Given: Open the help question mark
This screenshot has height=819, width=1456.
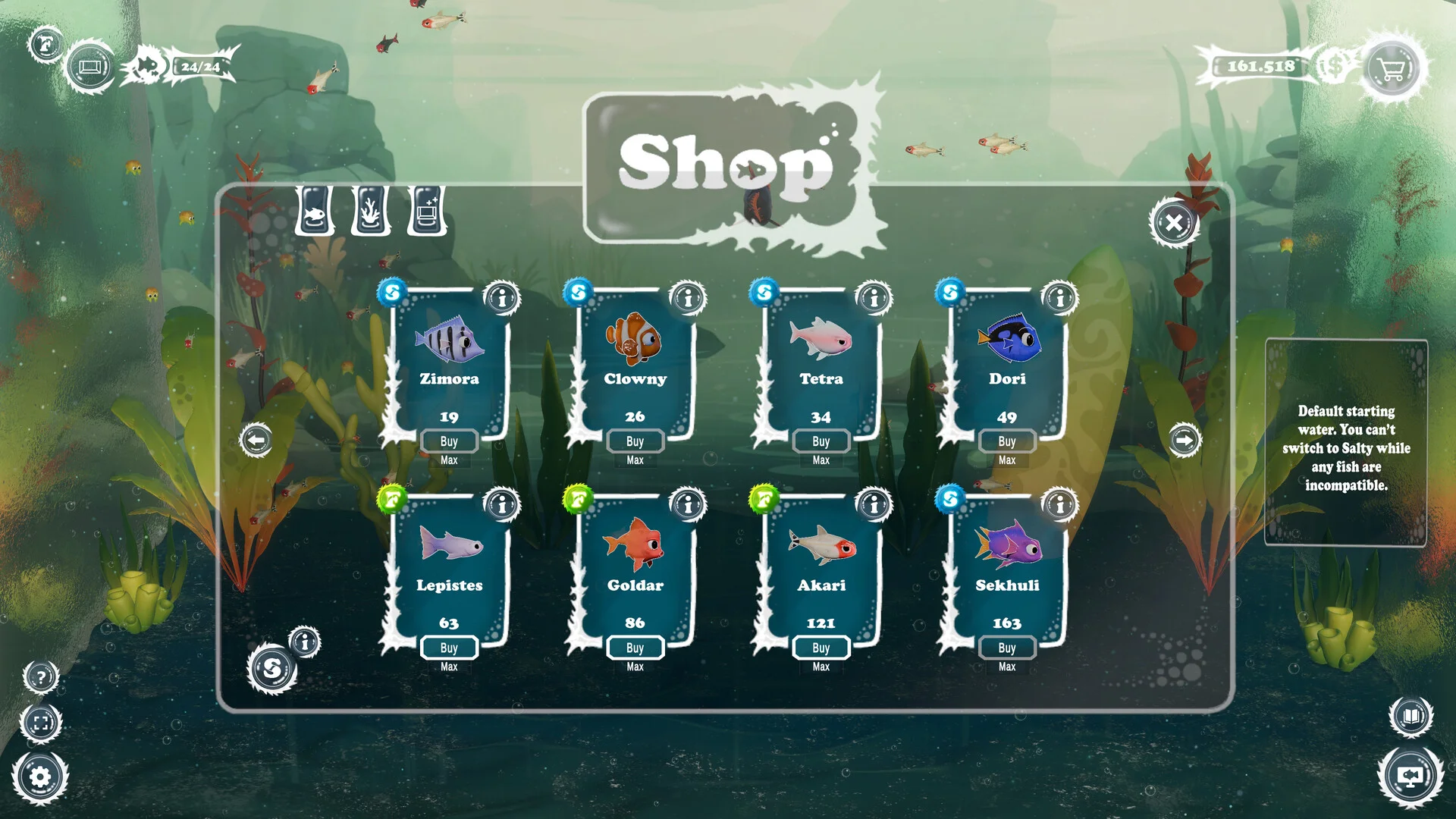Looking at the screenshot, I should click(x=41, y=677).
